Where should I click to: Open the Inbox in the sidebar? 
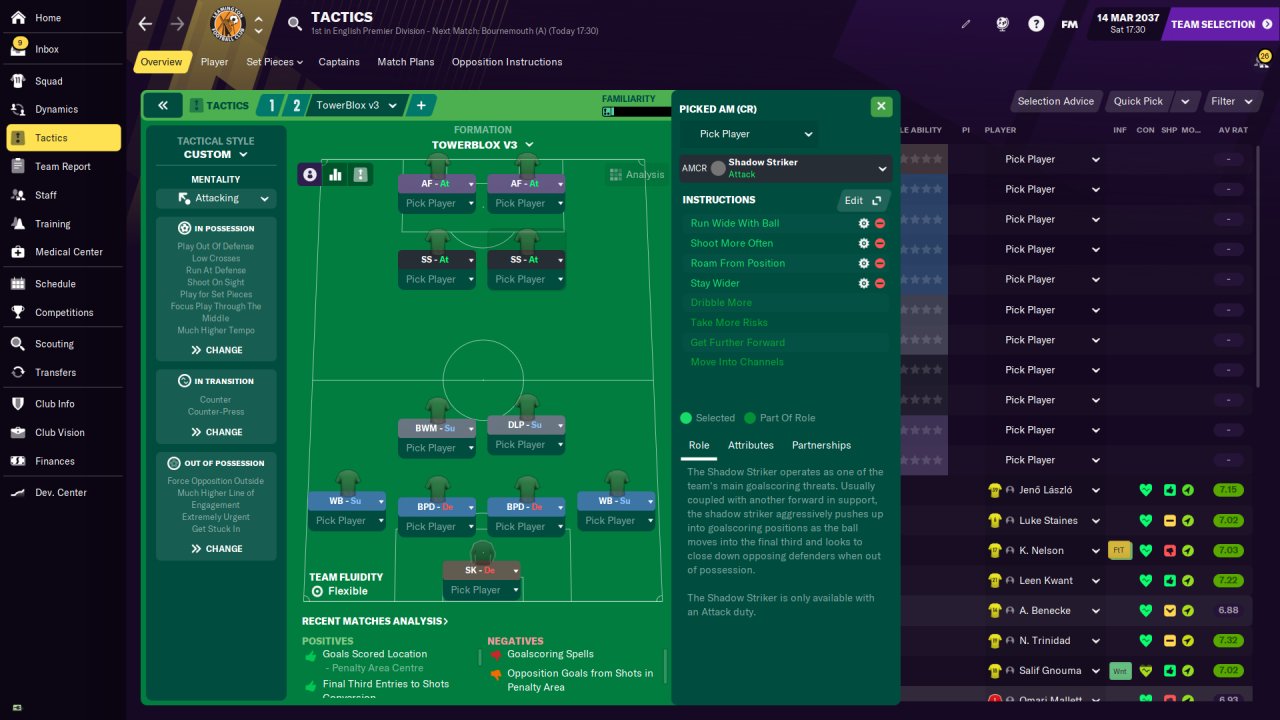[x=46, y=49]
